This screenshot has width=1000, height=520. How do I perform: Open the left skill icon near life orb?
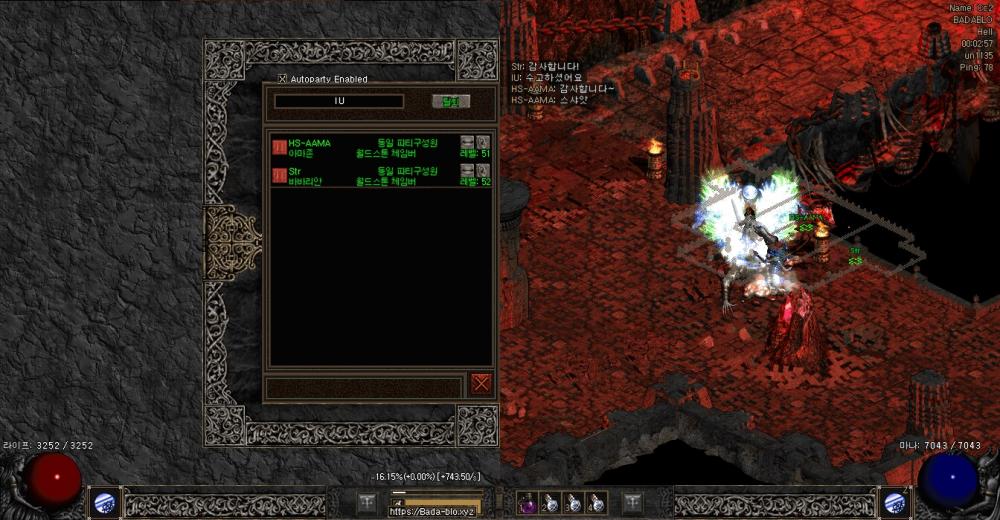(x=104, y=503)
